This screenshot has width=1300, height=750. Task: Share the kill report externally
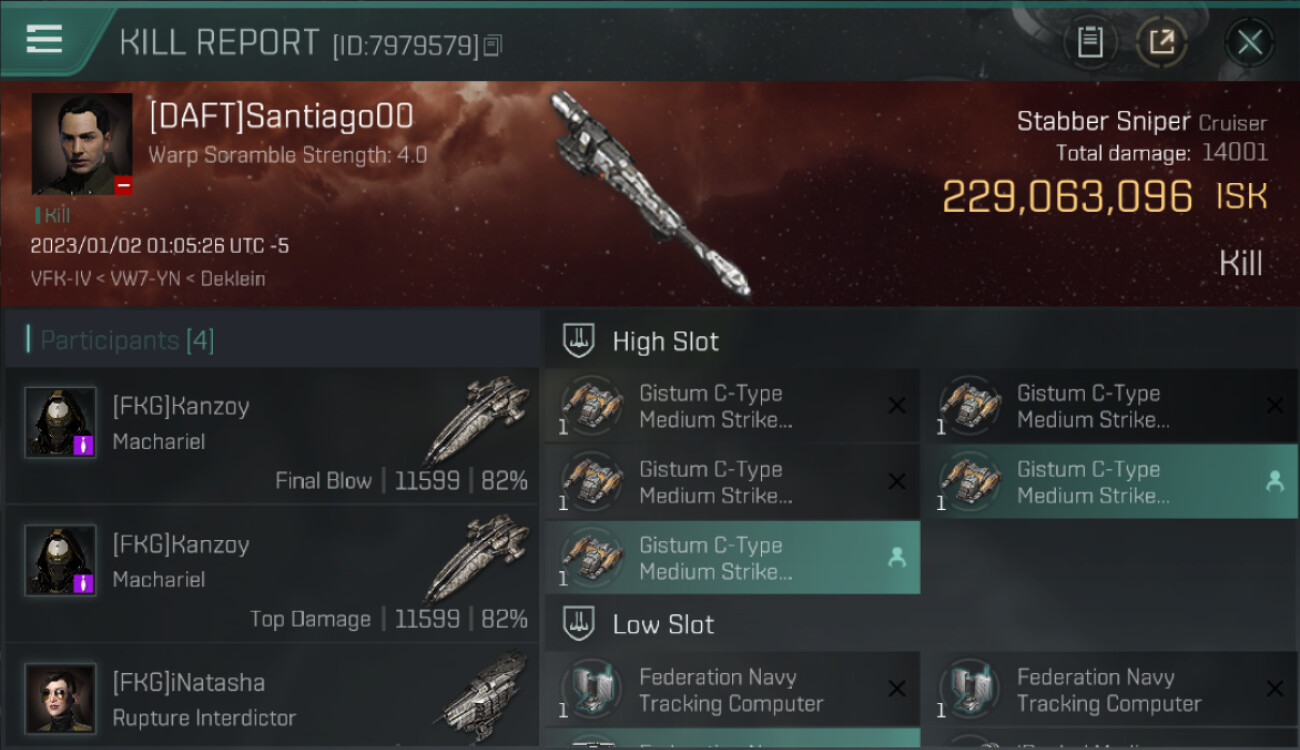(1161, 42)
